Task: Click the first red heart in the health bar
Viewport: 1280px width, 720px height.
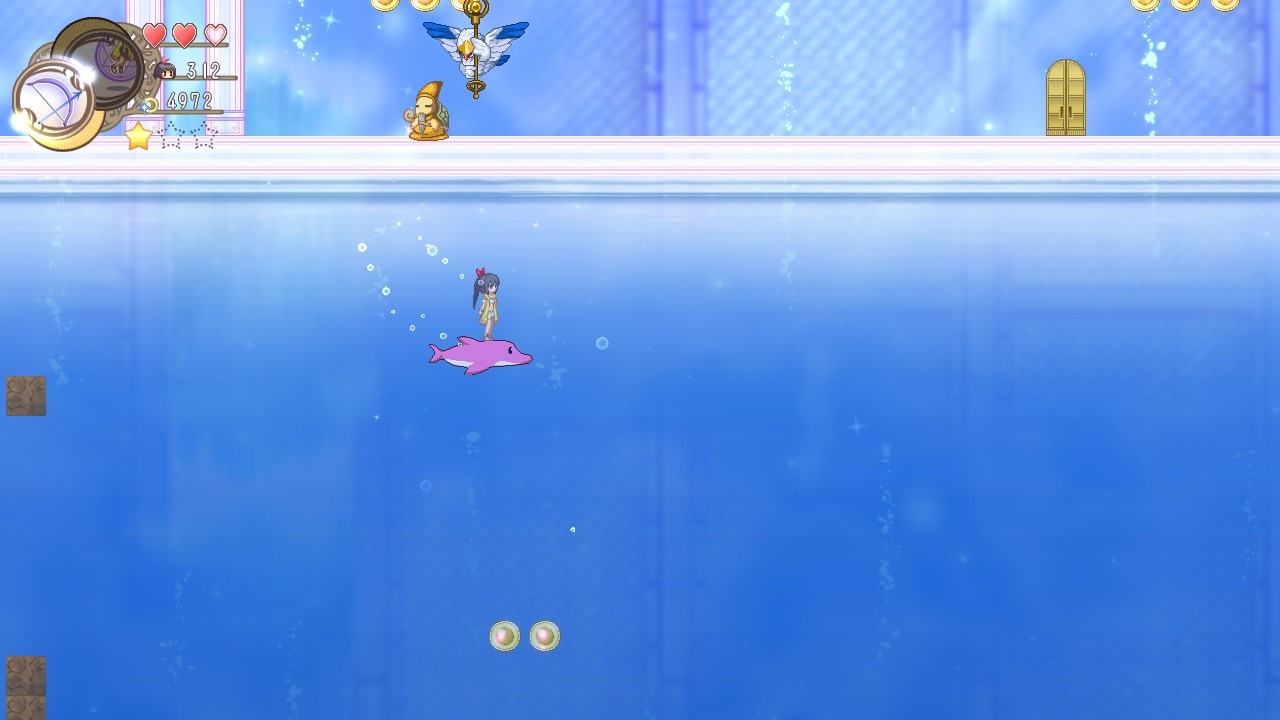Action: click(155, 33)
